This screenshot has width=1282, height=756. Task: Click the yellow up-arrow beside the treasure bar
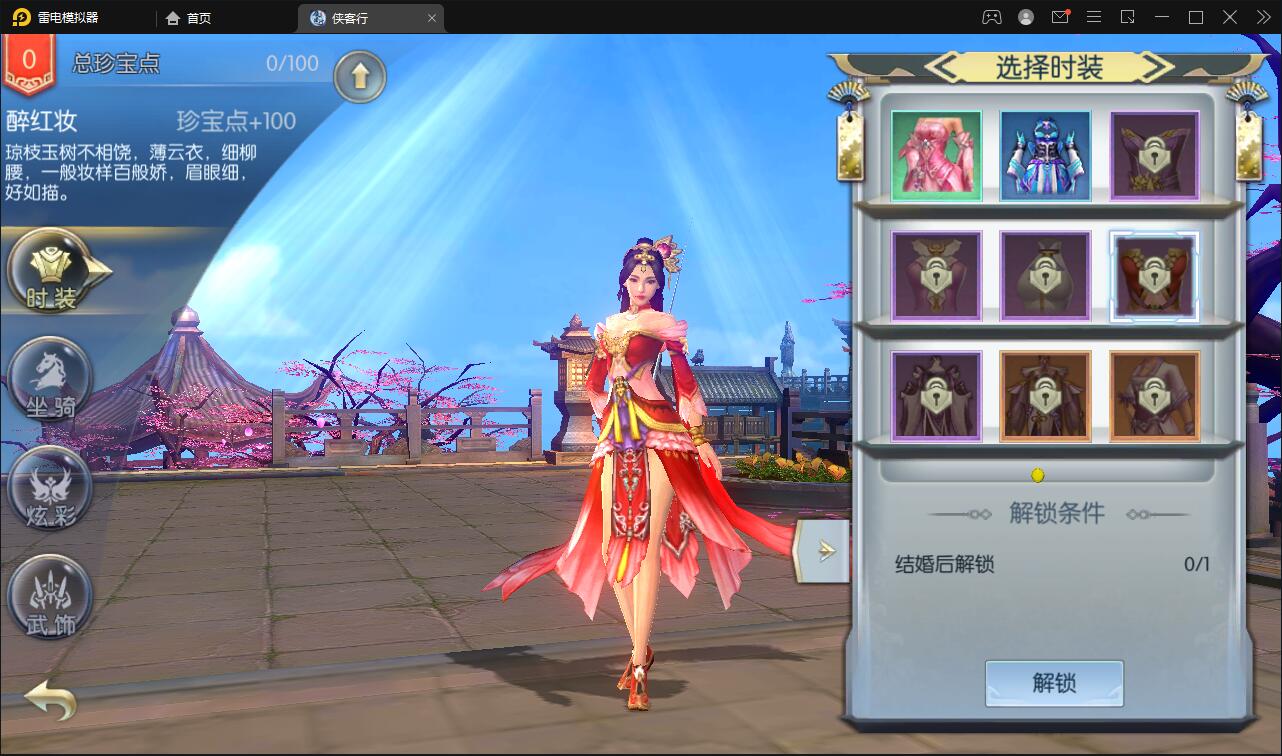tap(360, 76)
